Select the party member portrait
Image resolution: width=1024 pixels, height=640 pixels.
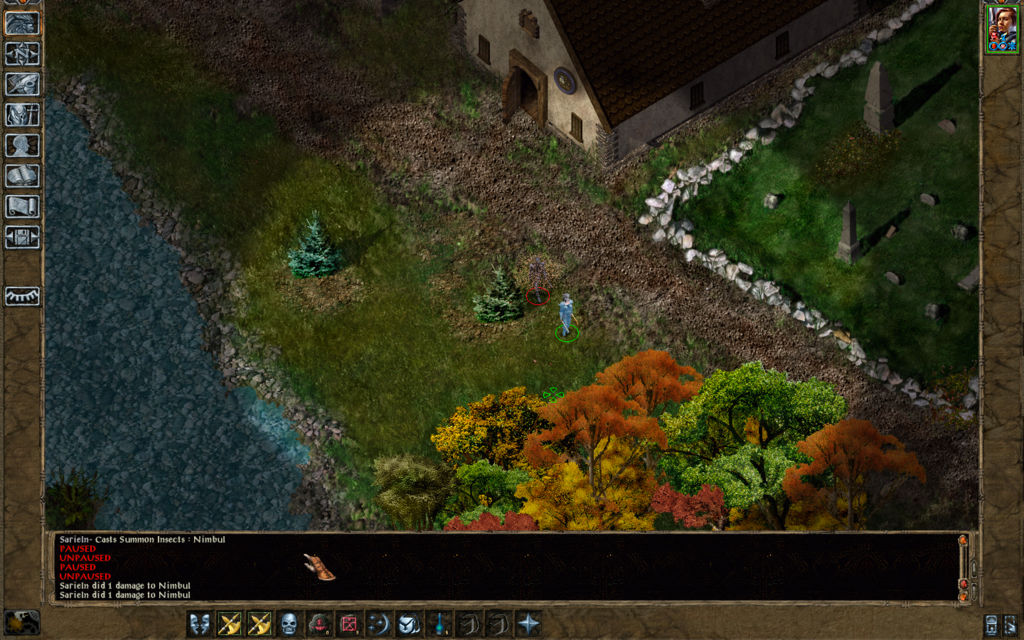tap(1001, 28)
